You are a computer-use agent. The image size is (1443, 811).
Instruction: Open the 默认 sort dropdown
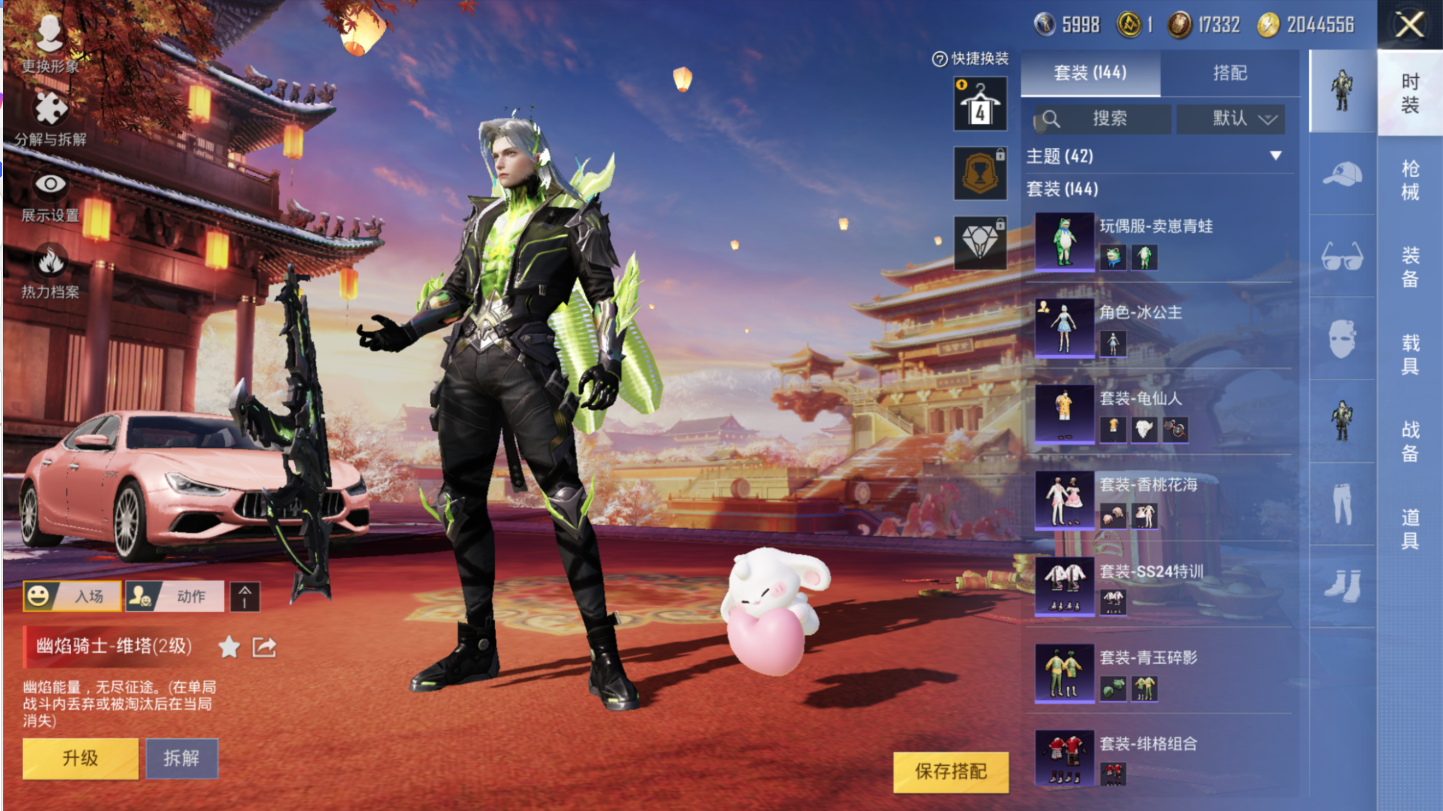tap(1231, 119)
